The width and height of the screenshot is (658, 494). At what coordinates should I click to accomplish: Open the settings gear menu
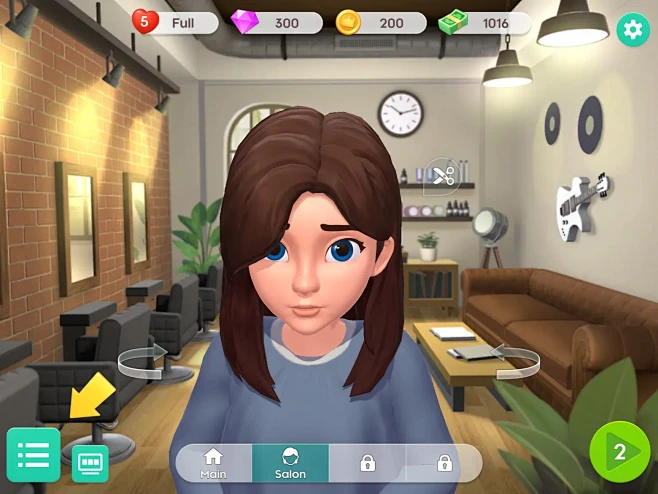coord(631,29)
